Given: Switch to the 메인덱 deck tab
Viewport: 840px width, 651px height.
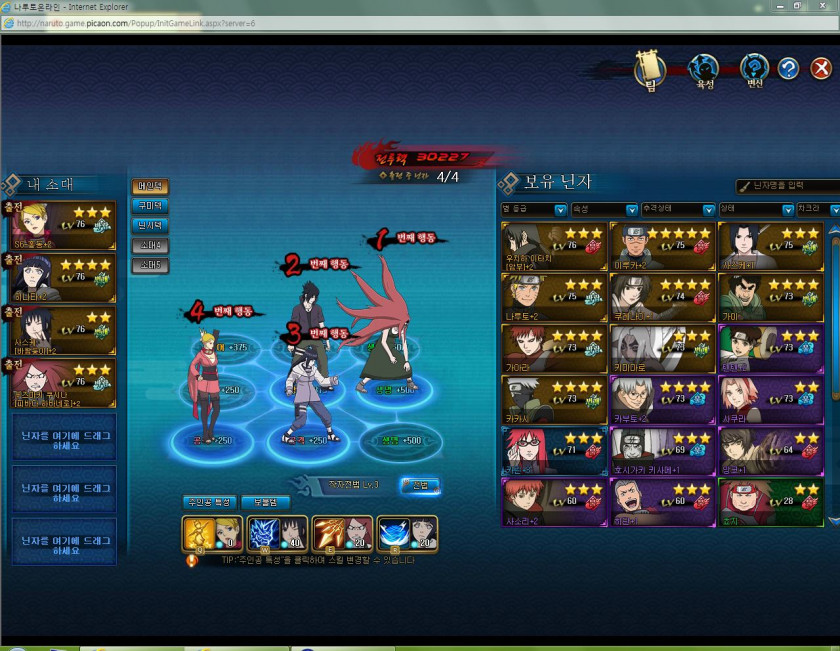Looking at the screenshot, I should point(150,186).
